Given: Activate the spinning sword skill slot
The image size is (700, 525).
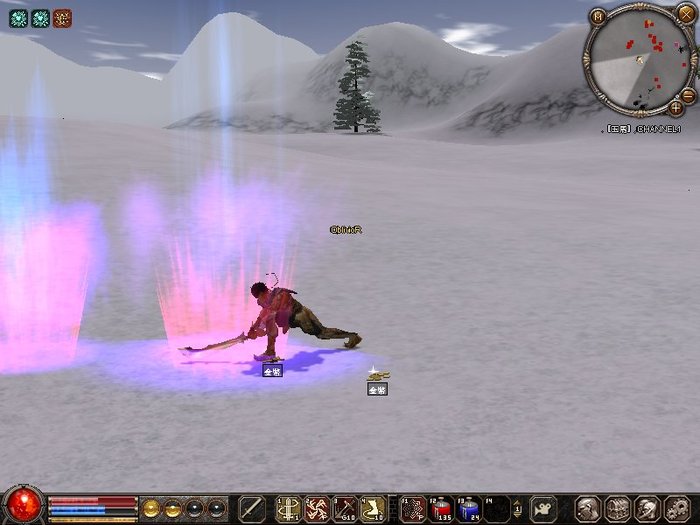Looking at the screenshot, I should [x=317, y=508].
